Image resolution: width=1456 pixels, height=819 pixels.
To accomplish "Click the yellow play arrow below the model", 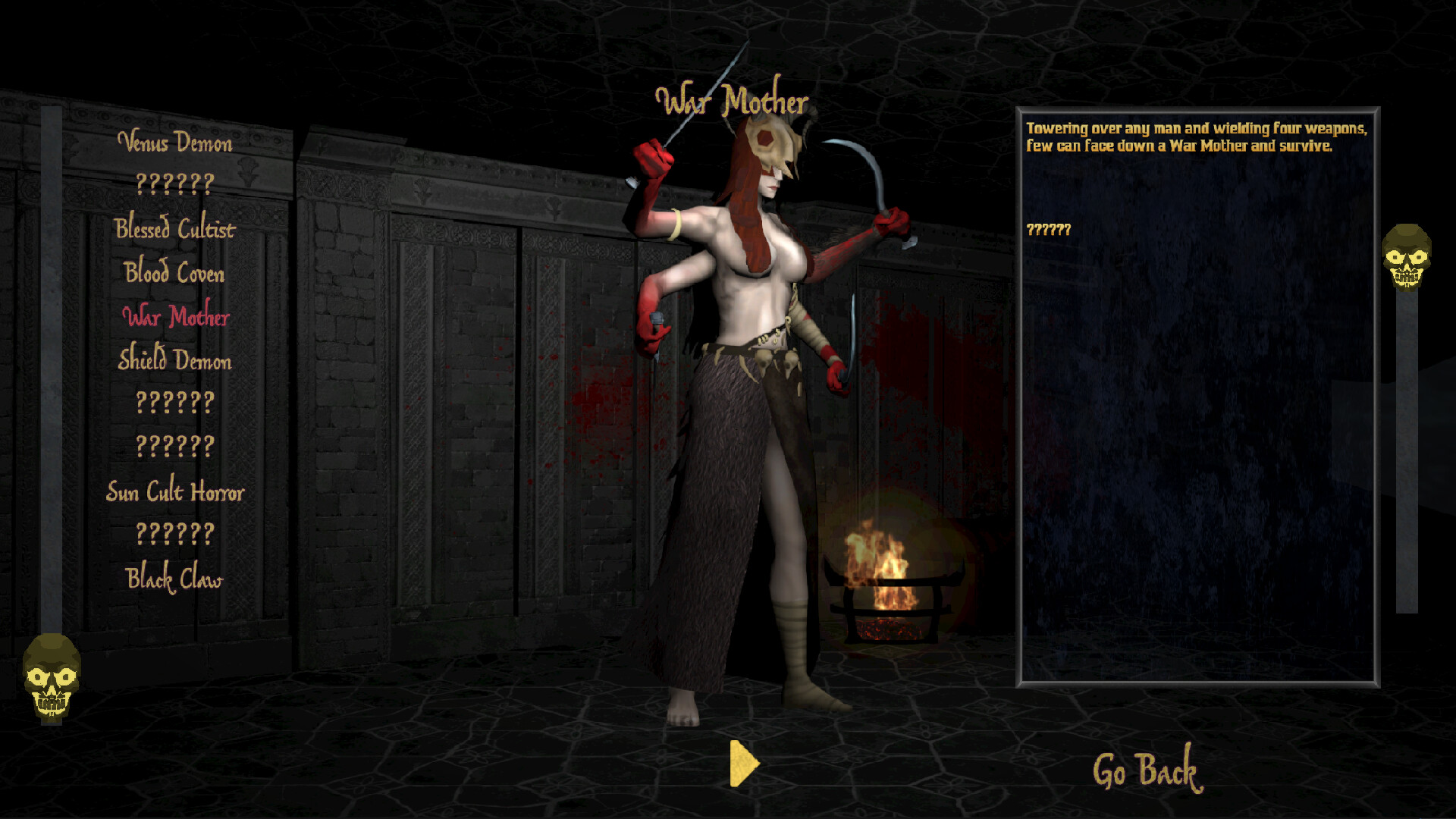I will pos(743,763).
